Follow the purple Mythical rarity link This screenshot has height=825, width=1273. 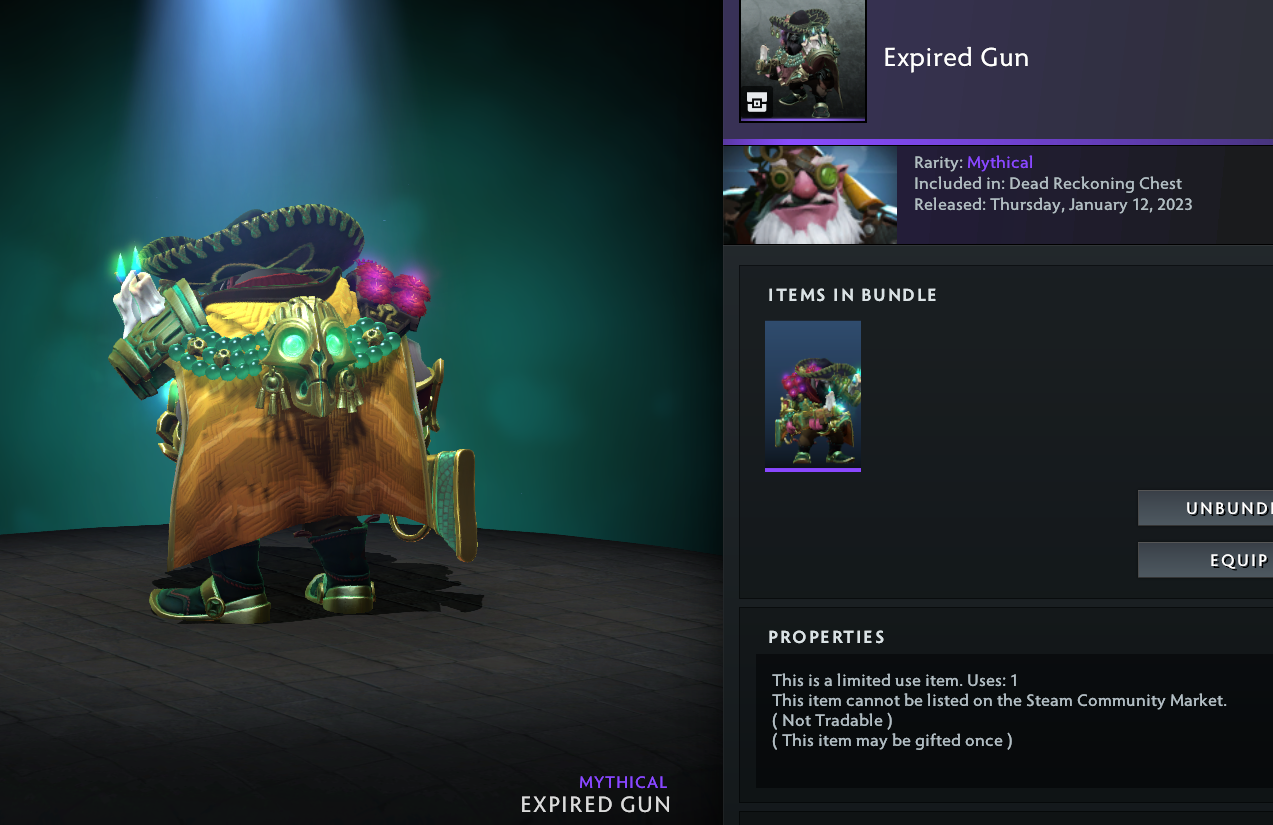999,162
